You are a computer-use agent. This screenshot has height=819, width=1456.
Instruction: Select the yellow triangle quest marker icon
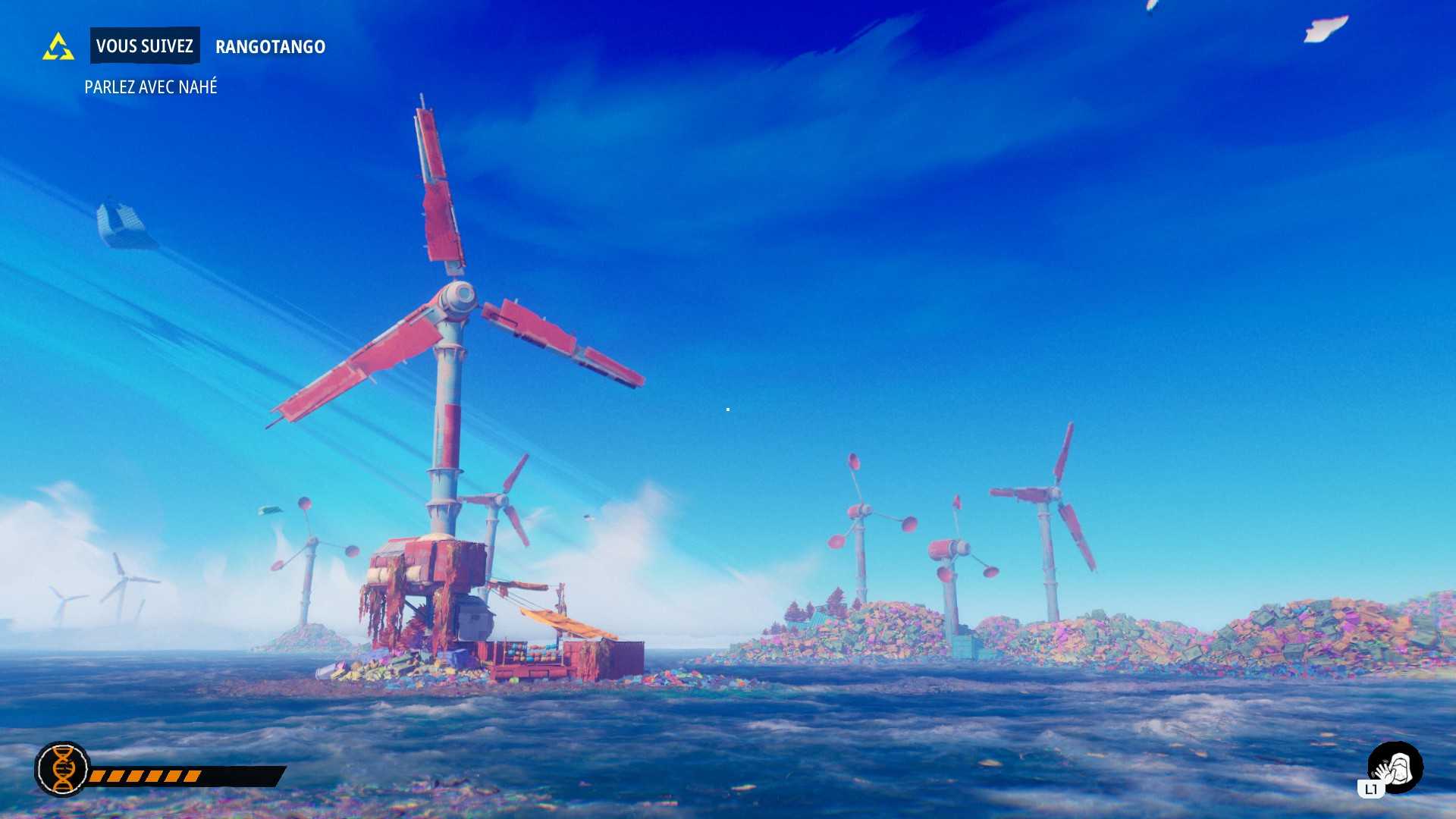[58, 47]
